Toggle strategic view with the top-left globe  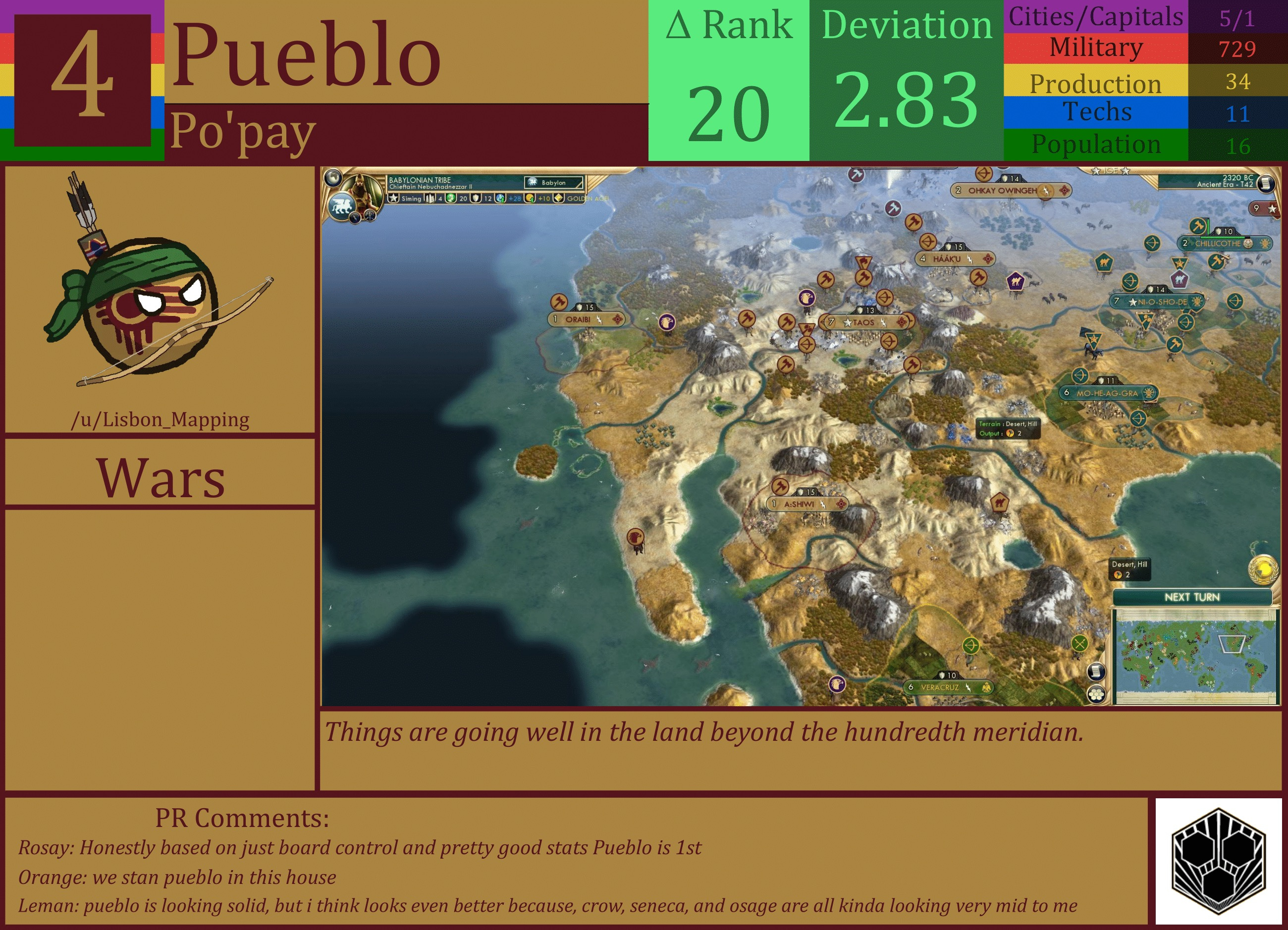[x=333, y=178]
